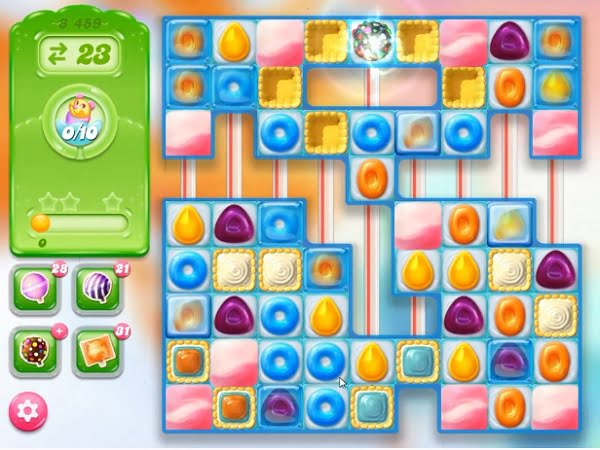
Task: Choose the chocolate sprinkle color bomb booster
Action: point(36,350)
